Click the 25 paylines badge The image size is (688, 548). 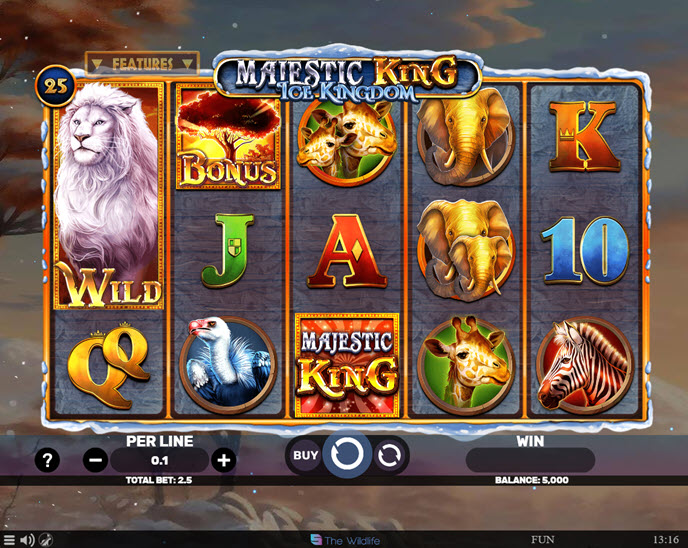tap(55, 87)
